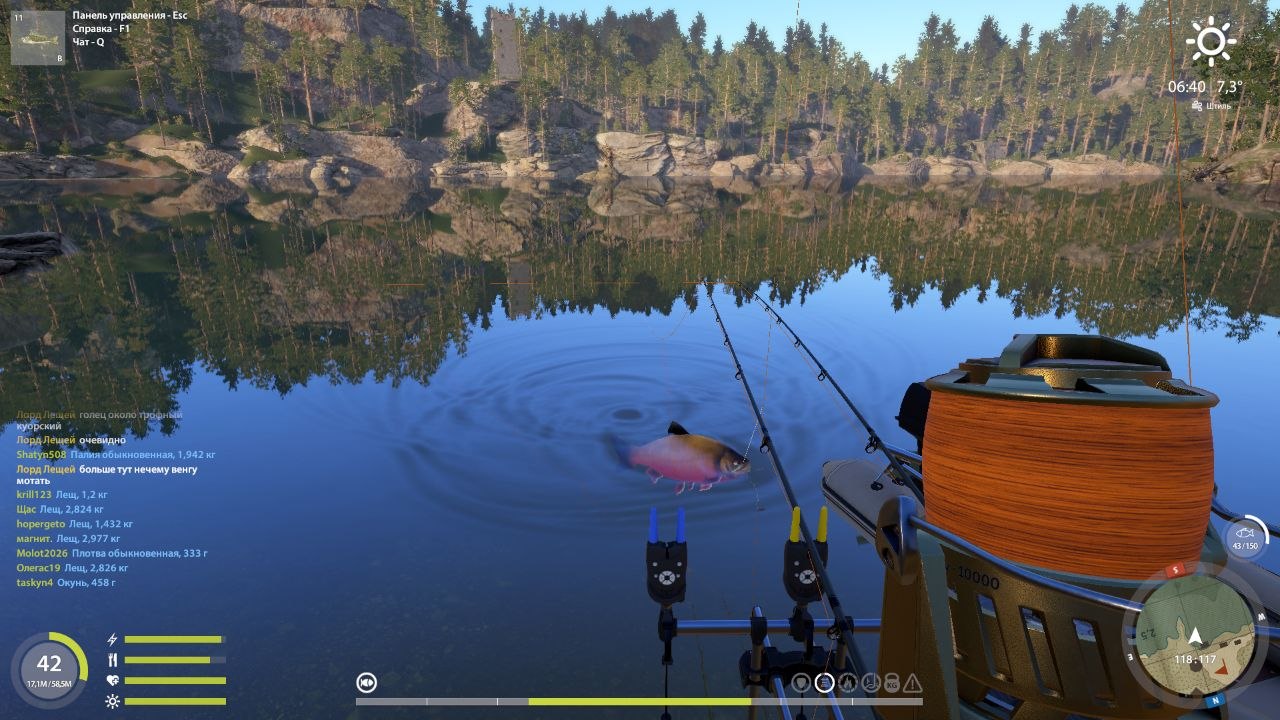Screen dimensions: 1280x720
Task: Click the warning triangle status icon
Action: click(x=912, y=683)
